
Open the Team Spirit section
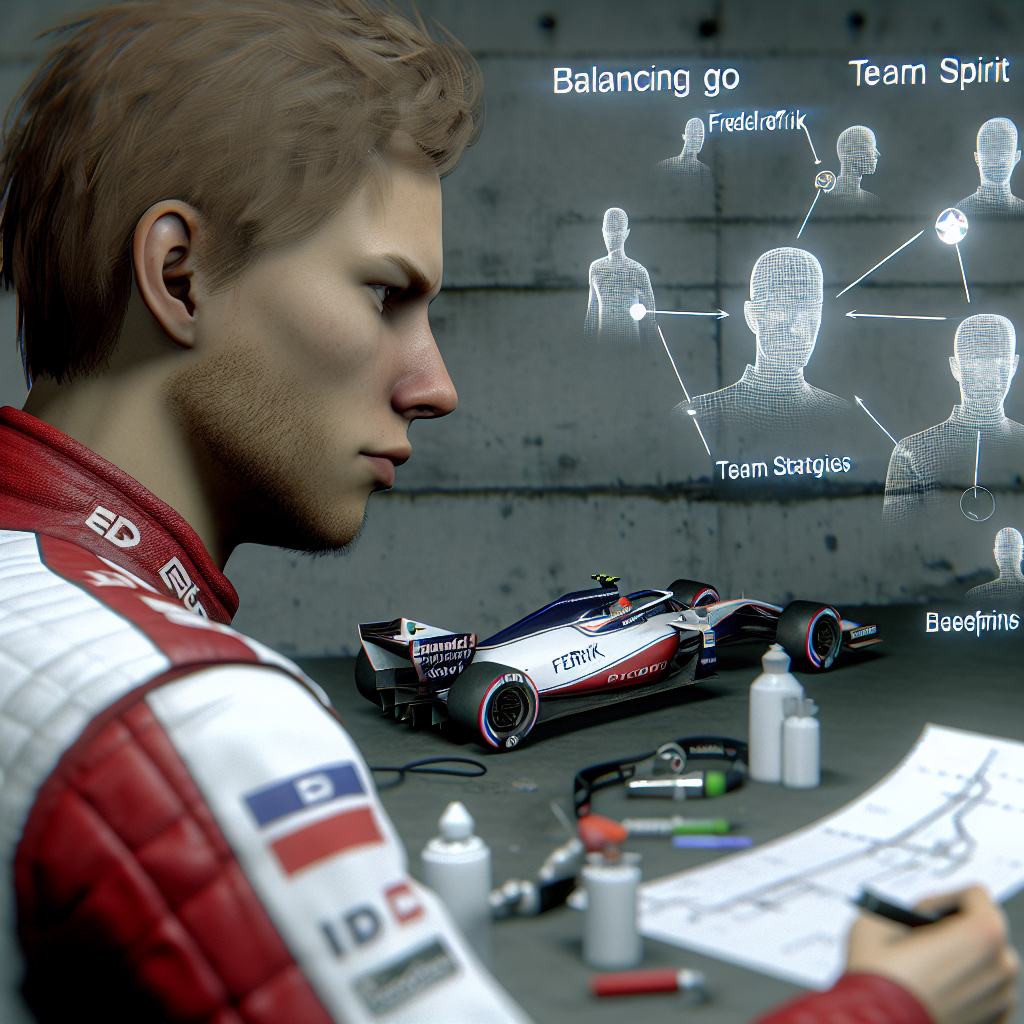tap(928, 75)
